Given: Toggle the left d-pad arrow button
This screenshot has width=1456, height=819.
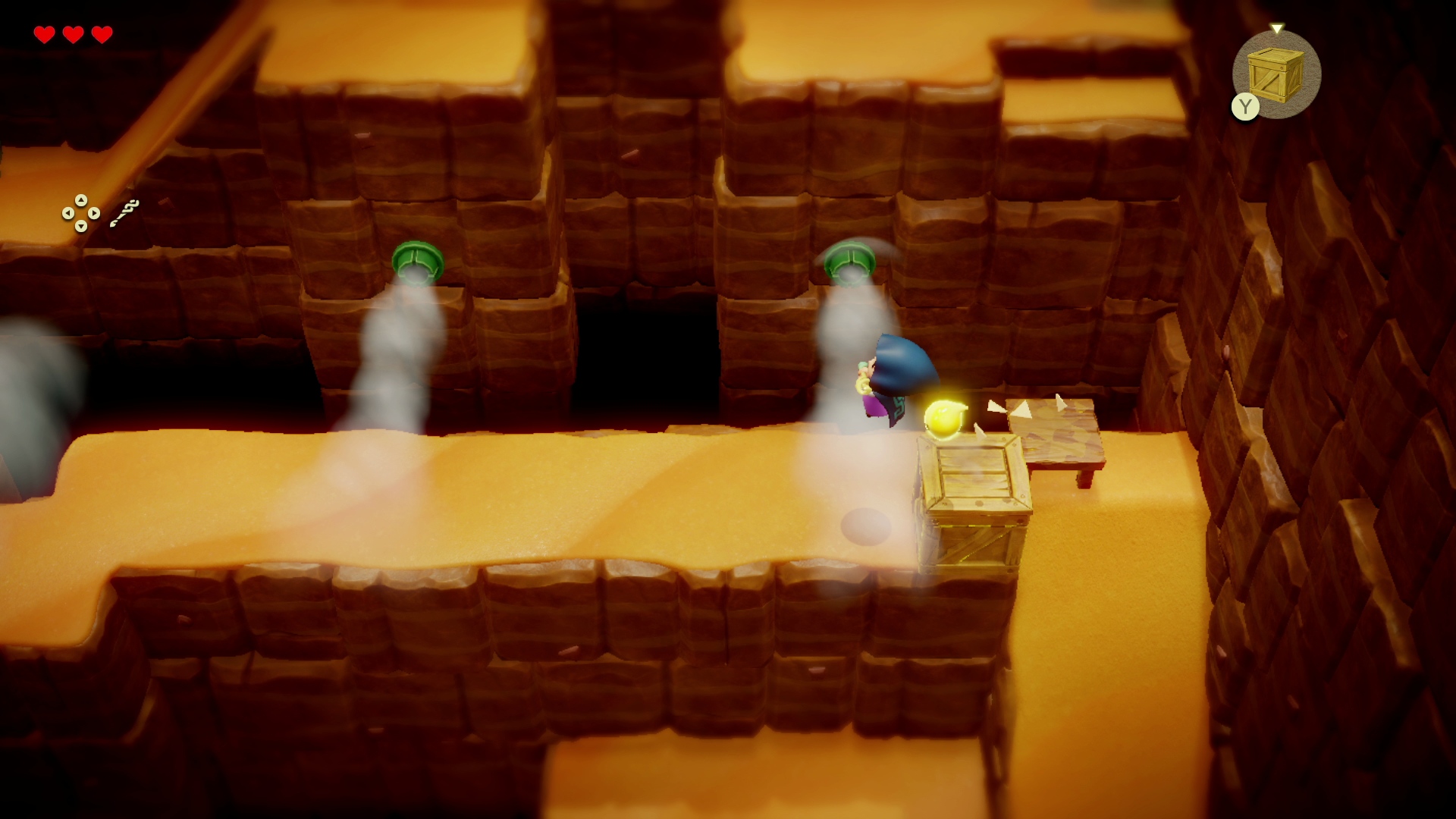Looking at the screenshot, I should click(68, 213).
